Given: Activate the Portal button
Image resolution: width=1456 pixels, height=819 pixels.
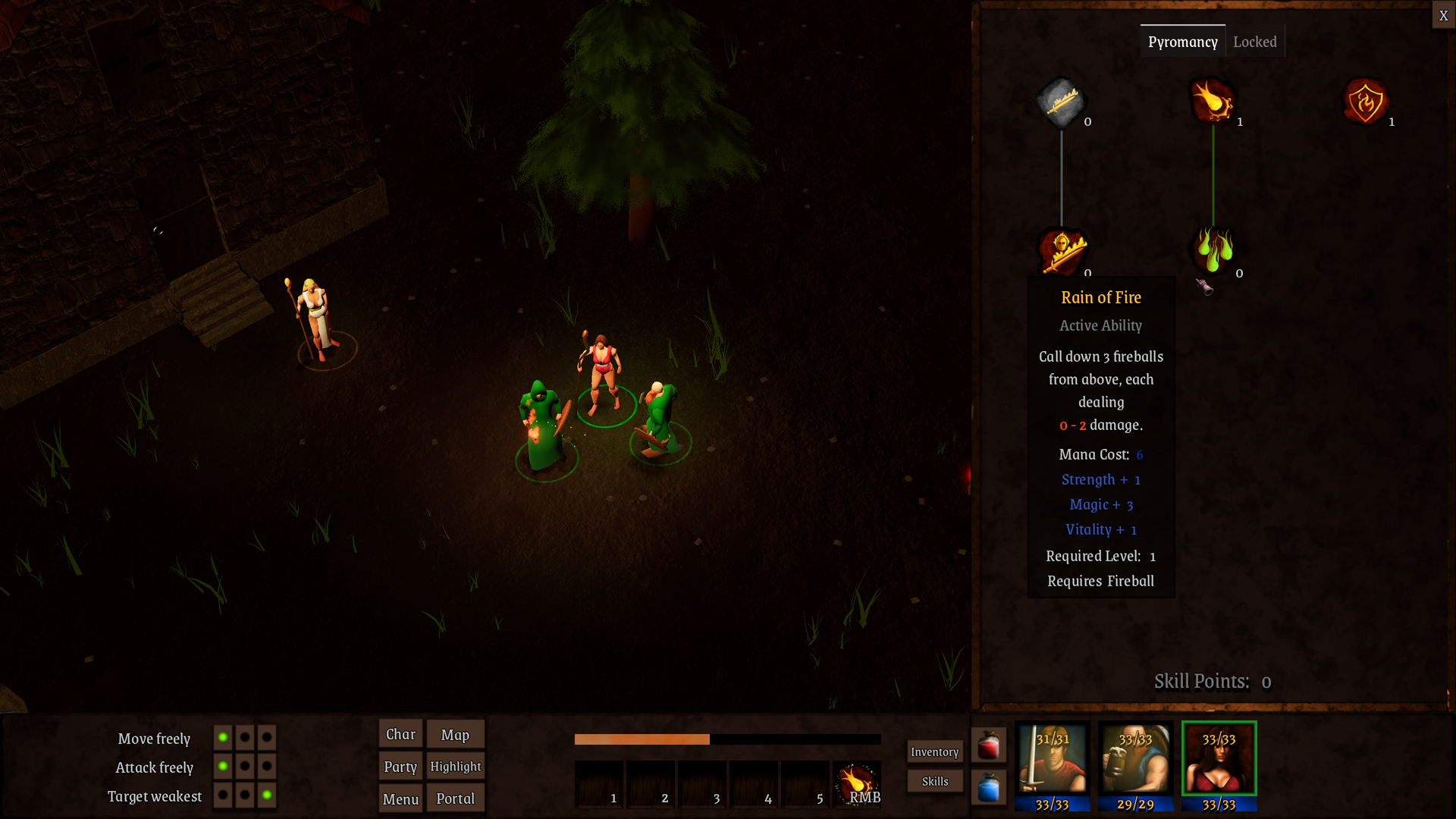Looking at the screenshot, I should [x=455, y=799].
